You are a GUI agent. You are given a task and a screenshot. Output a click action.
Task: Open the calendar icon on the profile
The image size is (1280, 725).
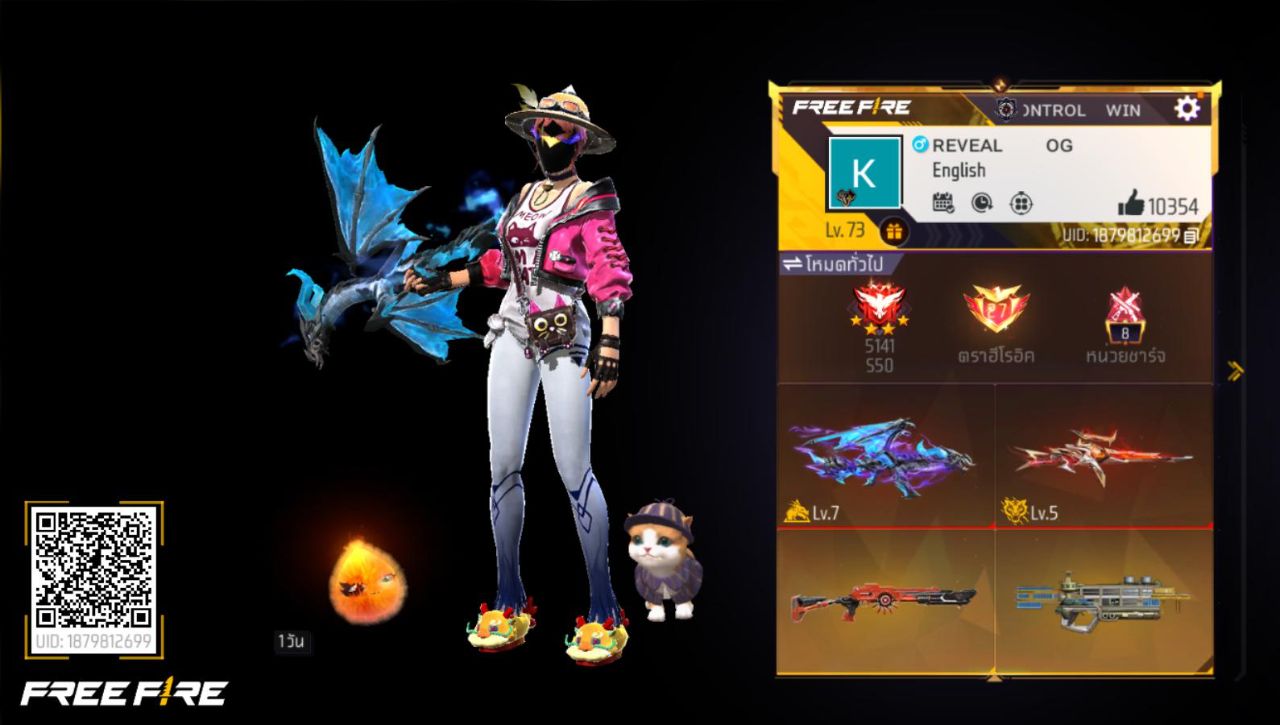(943, 203)
